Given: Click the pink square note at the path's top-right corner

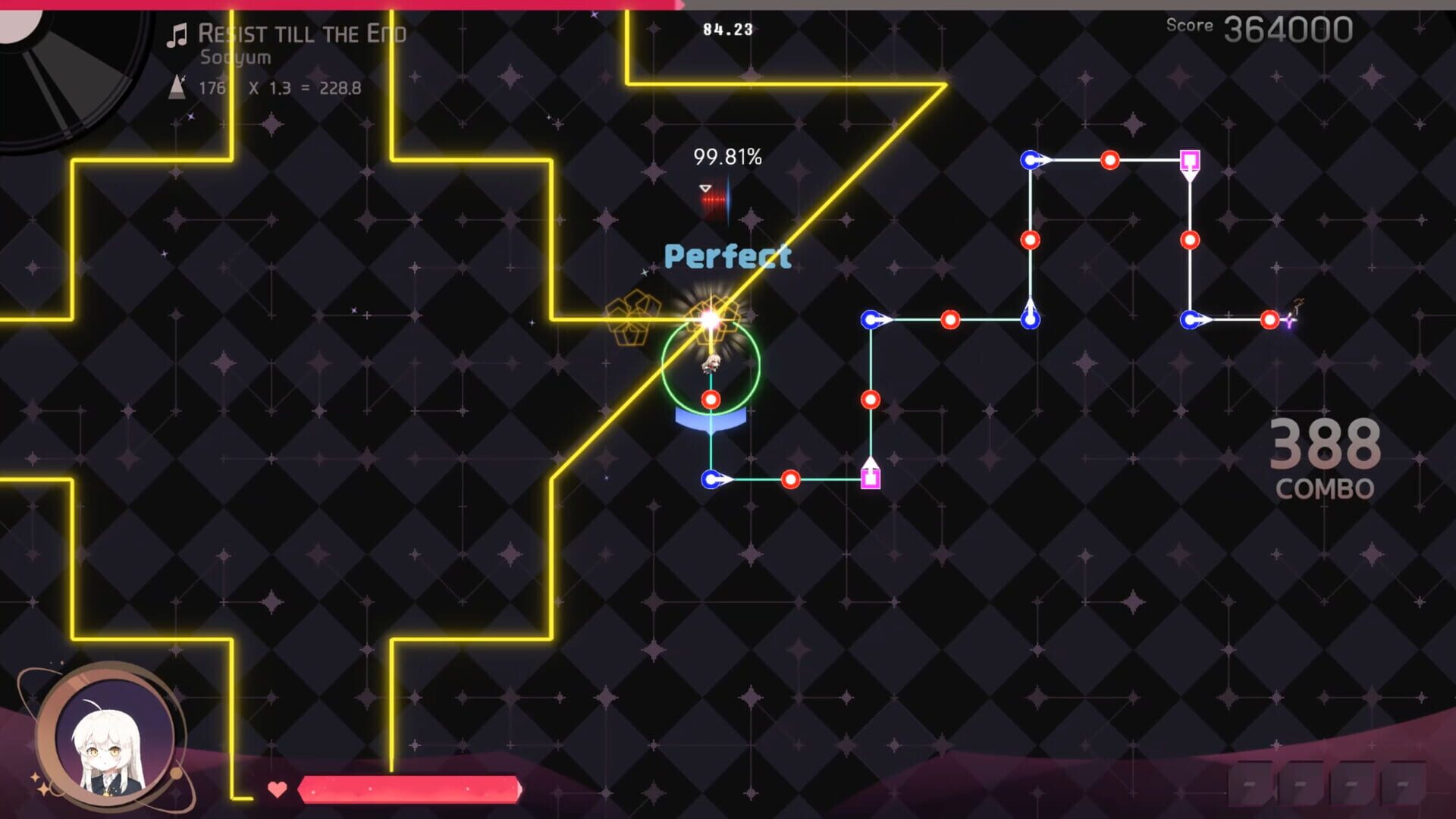Looking at the screenshot, I should coord(1190,160).
